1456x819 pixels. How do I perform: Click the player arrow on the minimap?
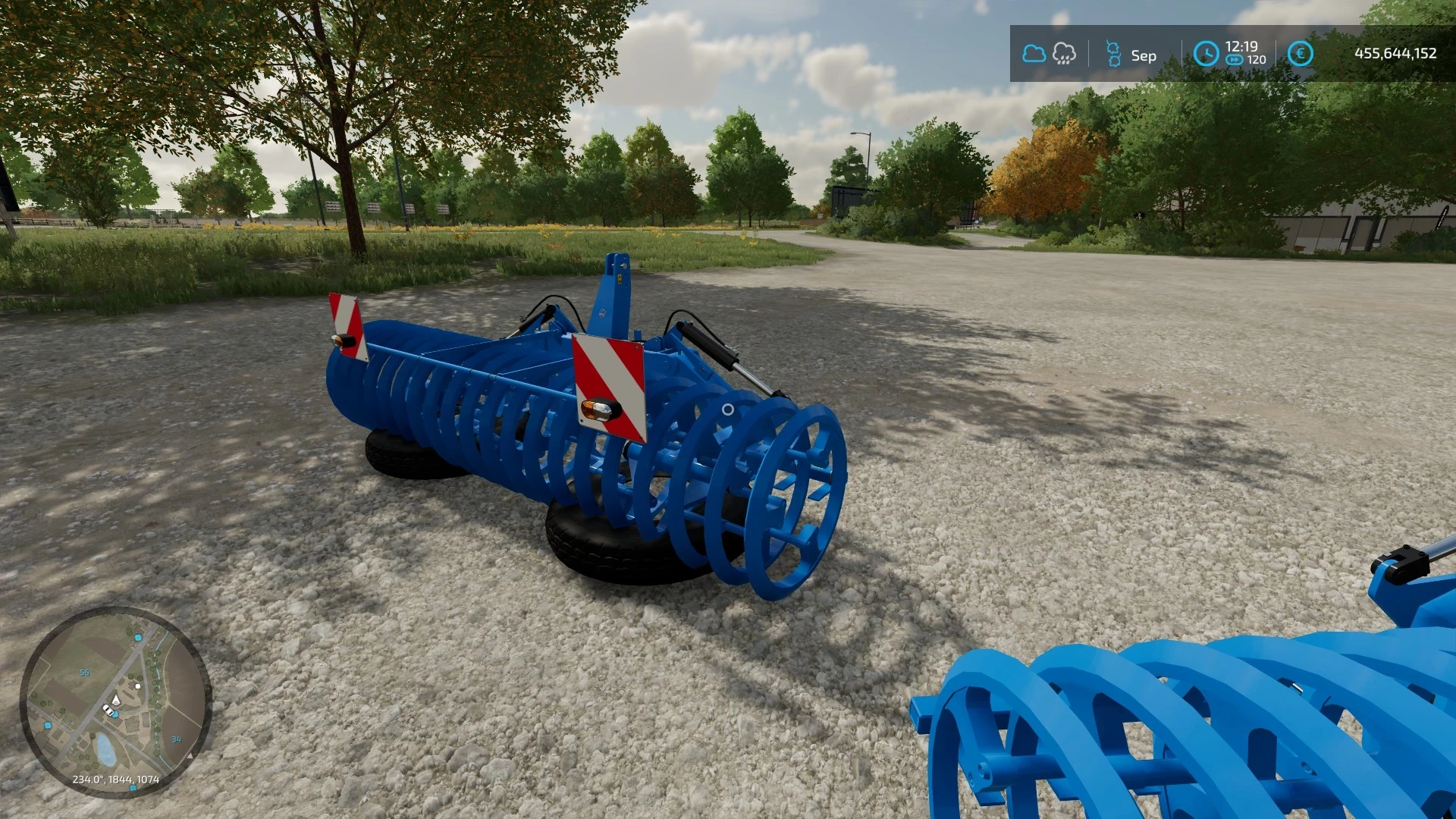(x=116, y=699)
